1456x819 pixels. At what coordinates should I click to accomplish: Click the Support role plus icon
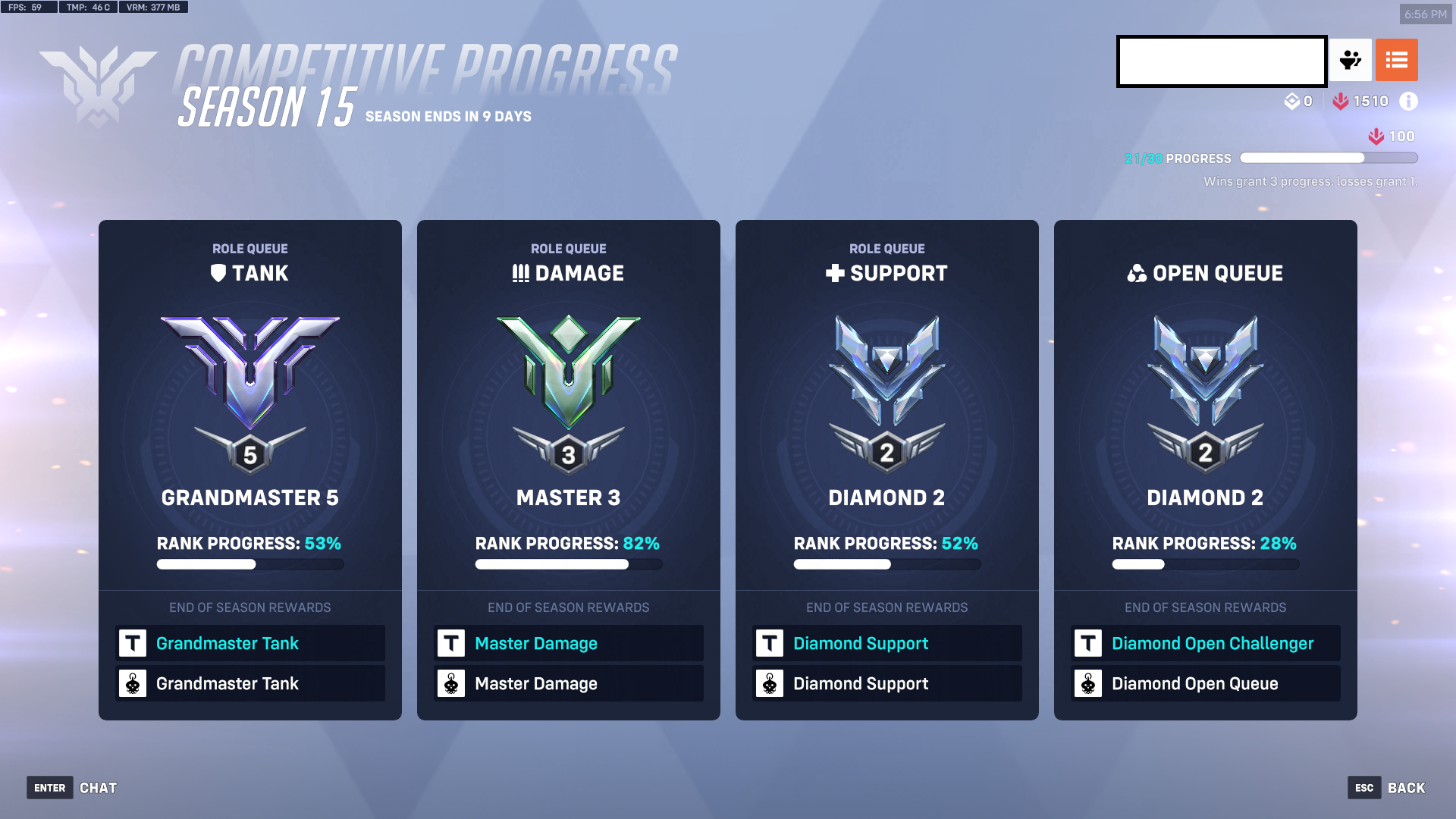[x=834, y=273]
